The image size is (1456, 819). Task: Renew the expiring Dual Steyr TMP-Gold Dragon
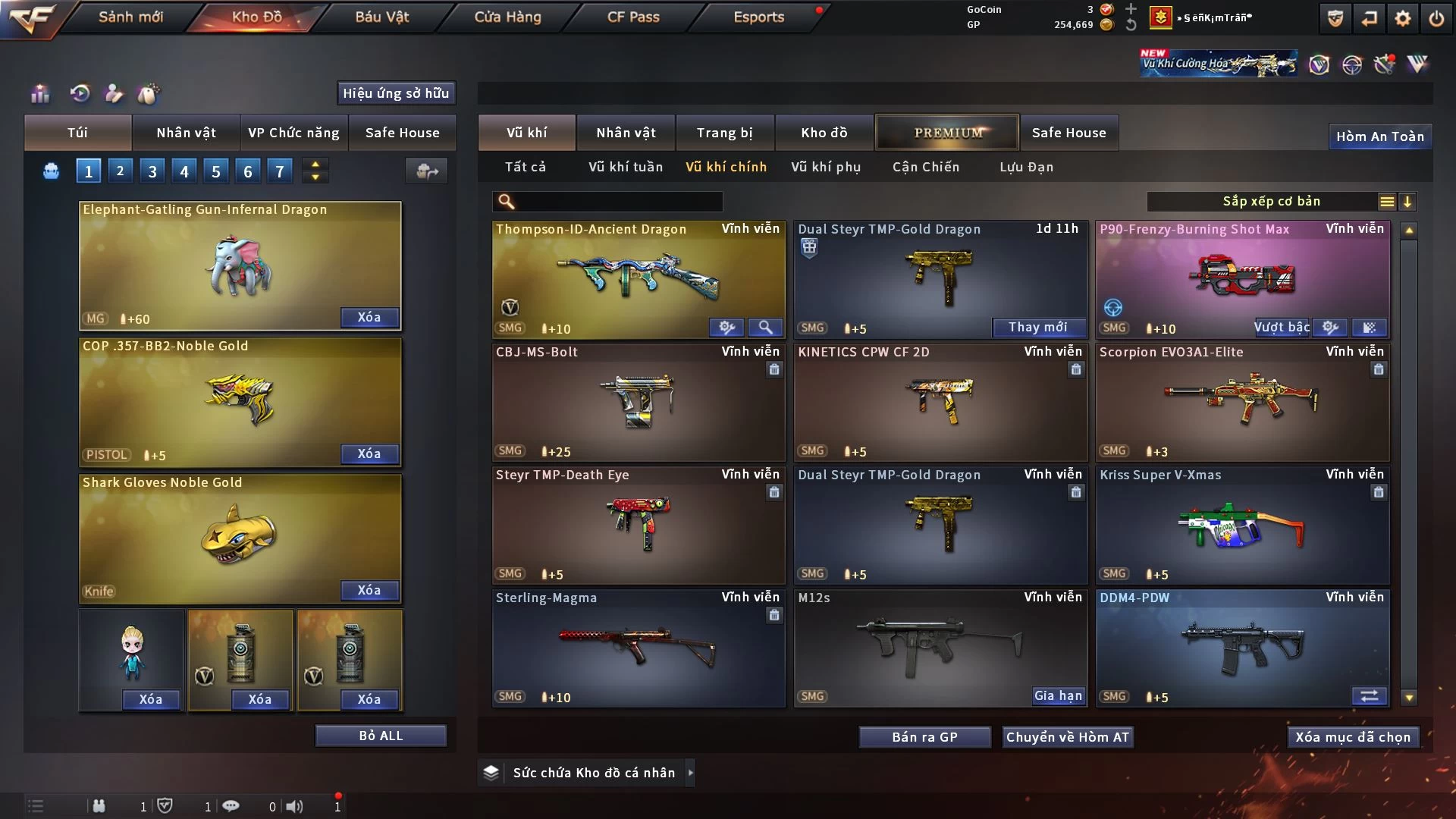(1037, 327)
